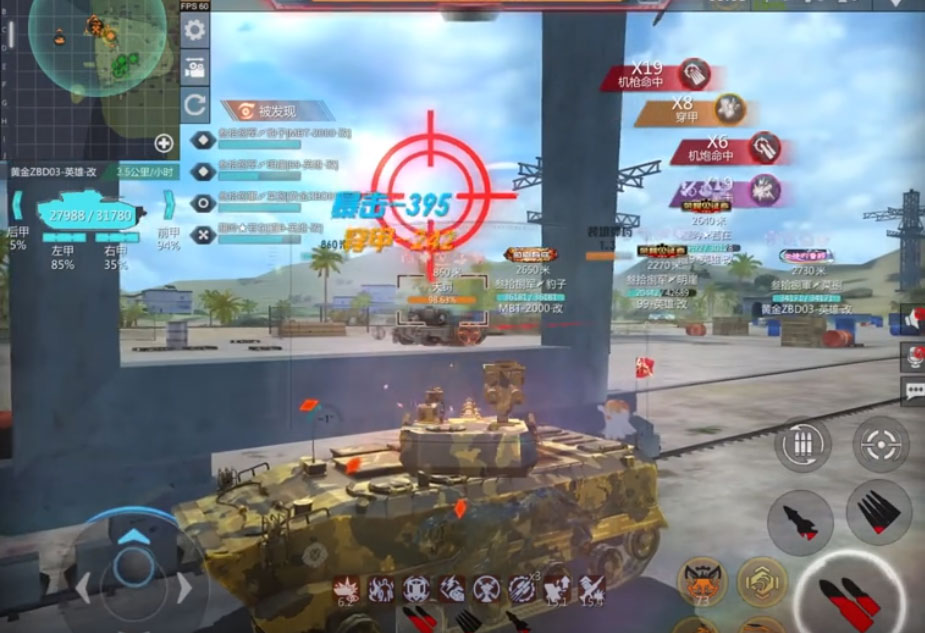Select the next tank arrow
Viewport: 925px width, 633px height.
(x=169, y=207)
